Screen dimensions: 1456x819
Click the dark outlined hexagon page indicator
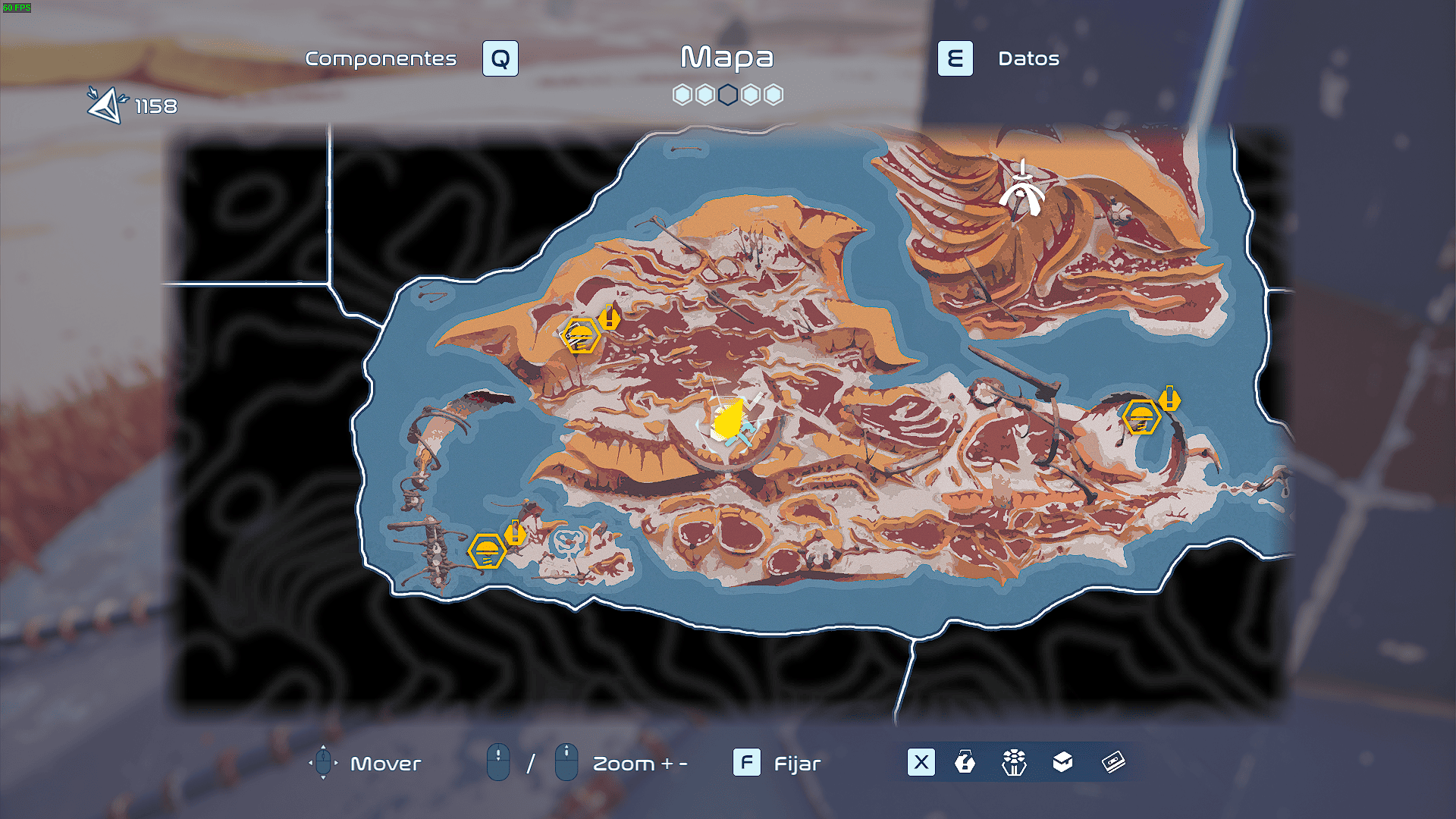(728, 95)
